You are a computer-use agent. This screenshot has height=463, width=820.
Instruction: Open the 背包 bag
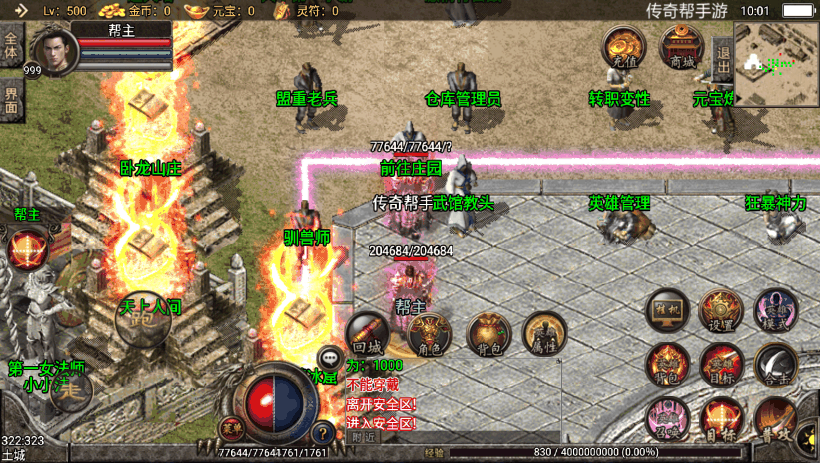tap(488, 335)
